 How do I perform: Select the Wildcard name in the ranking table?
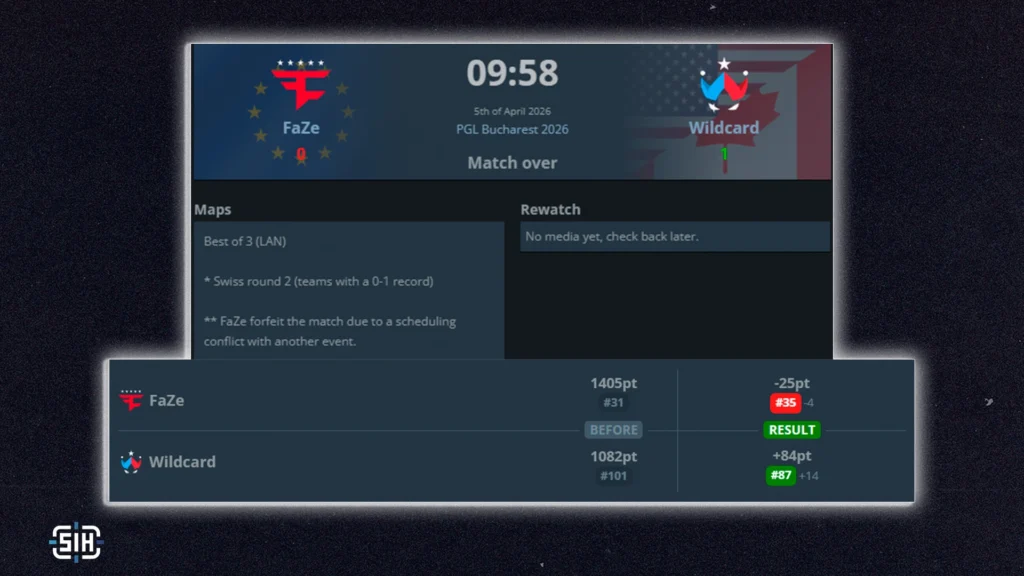(182, 462)
